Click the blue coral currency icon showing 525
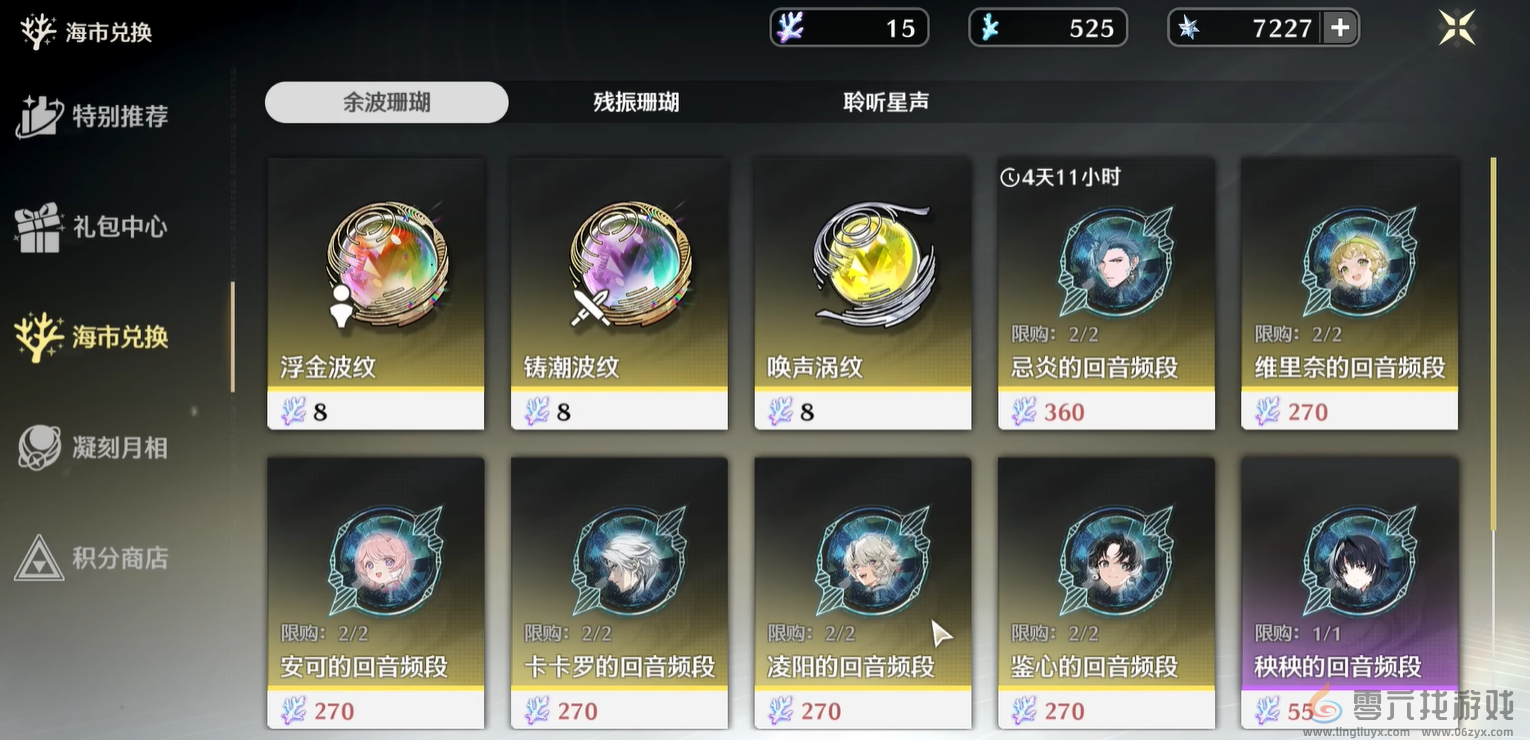The height and width of the screenshot is (740, 1530). pyautogui.click(x=990, y=27)
